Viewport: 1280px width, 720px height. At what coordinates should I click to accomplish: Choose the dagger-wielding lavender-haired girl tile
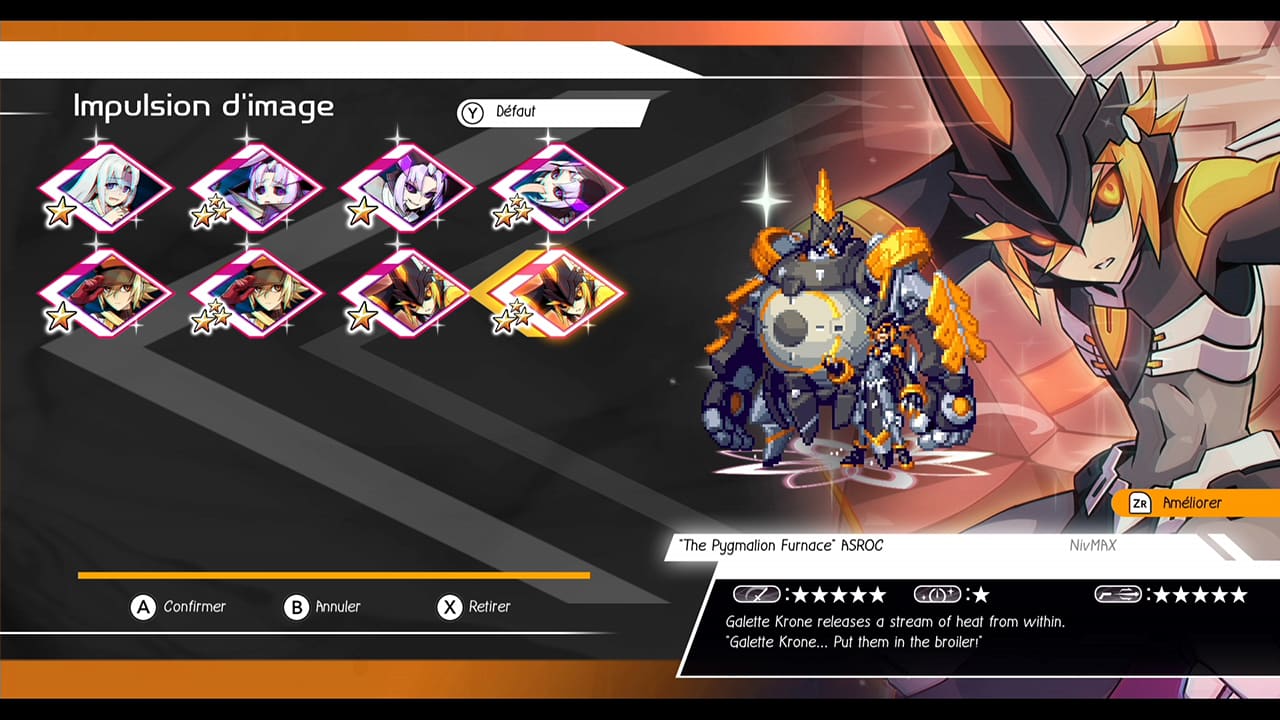257,188
